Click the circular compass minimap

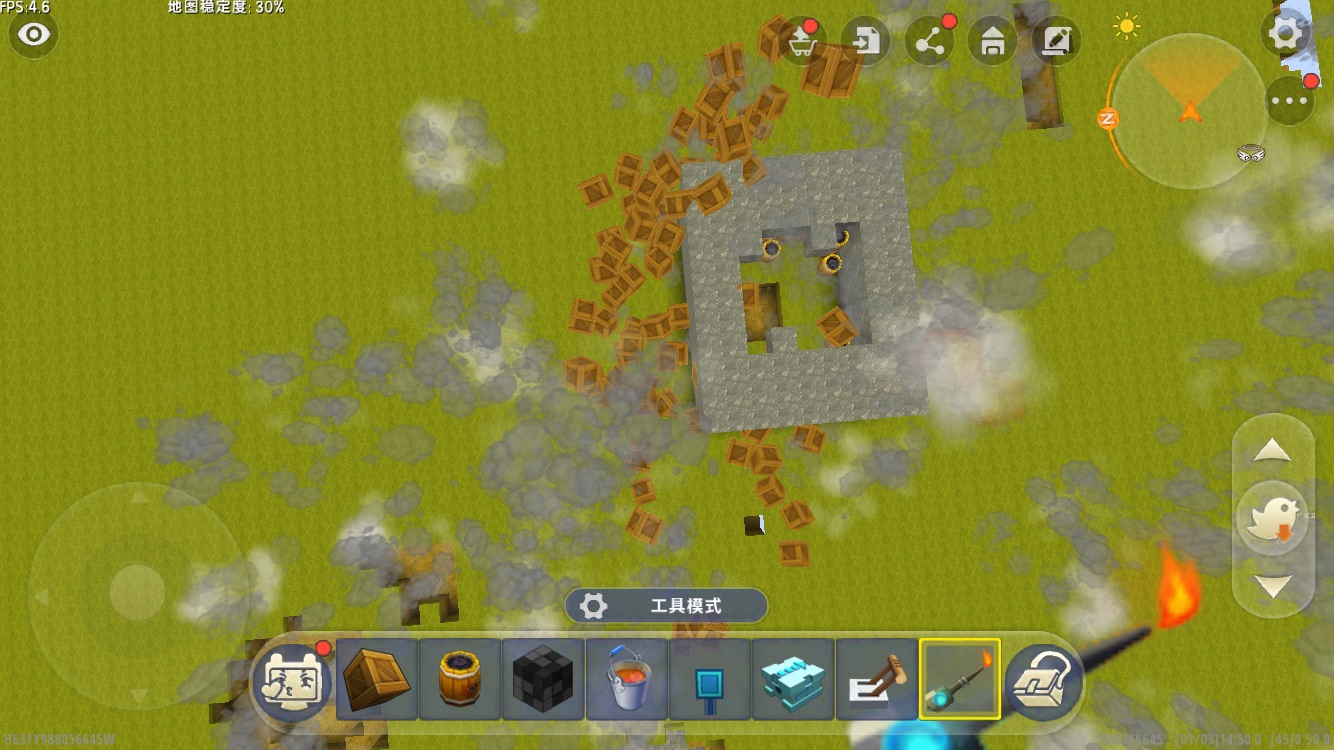pos(1190,112)
